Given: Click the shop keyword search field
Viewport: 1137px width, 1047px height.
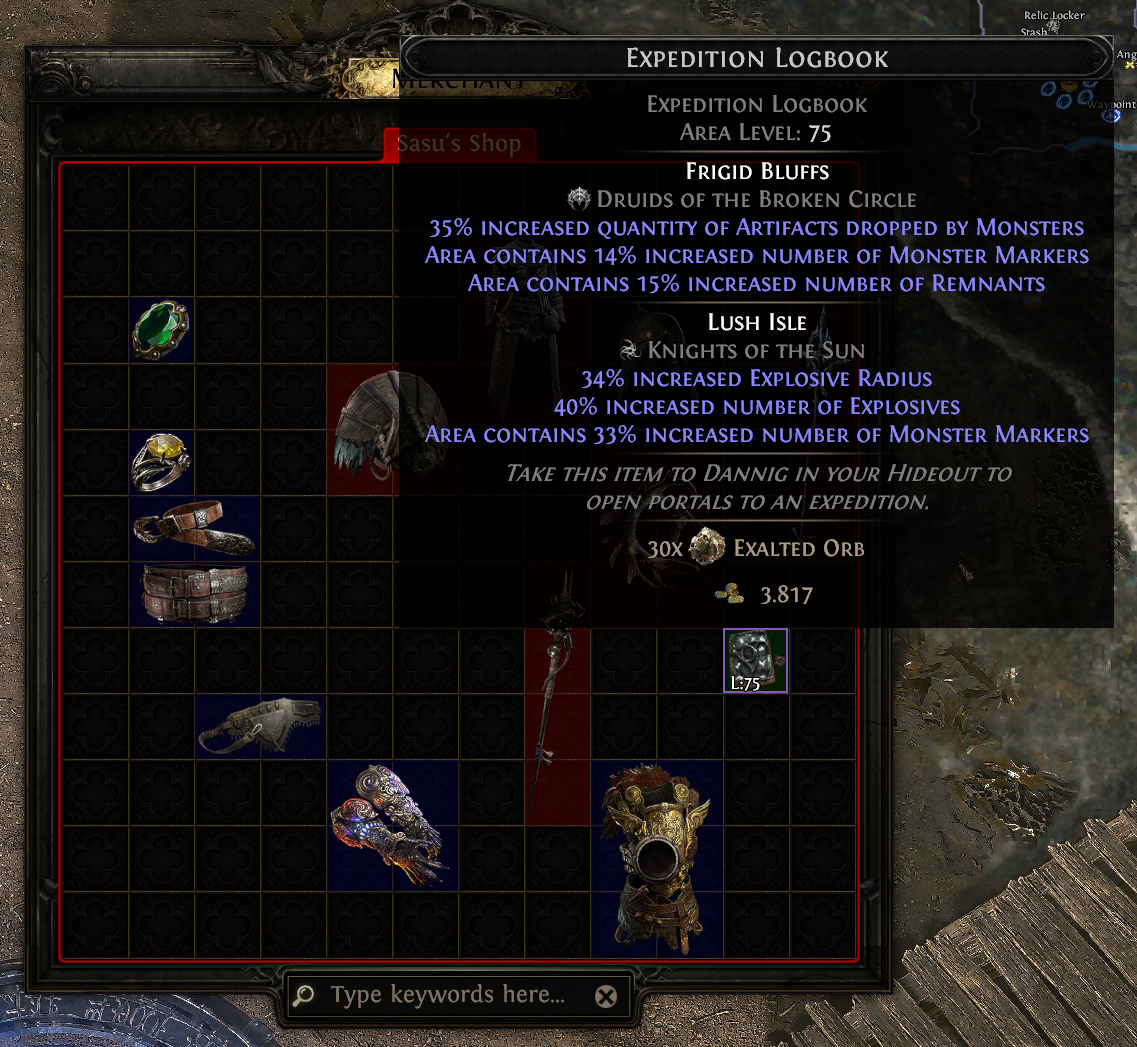Looking at the screenshot, I should (x=447, y=995).
